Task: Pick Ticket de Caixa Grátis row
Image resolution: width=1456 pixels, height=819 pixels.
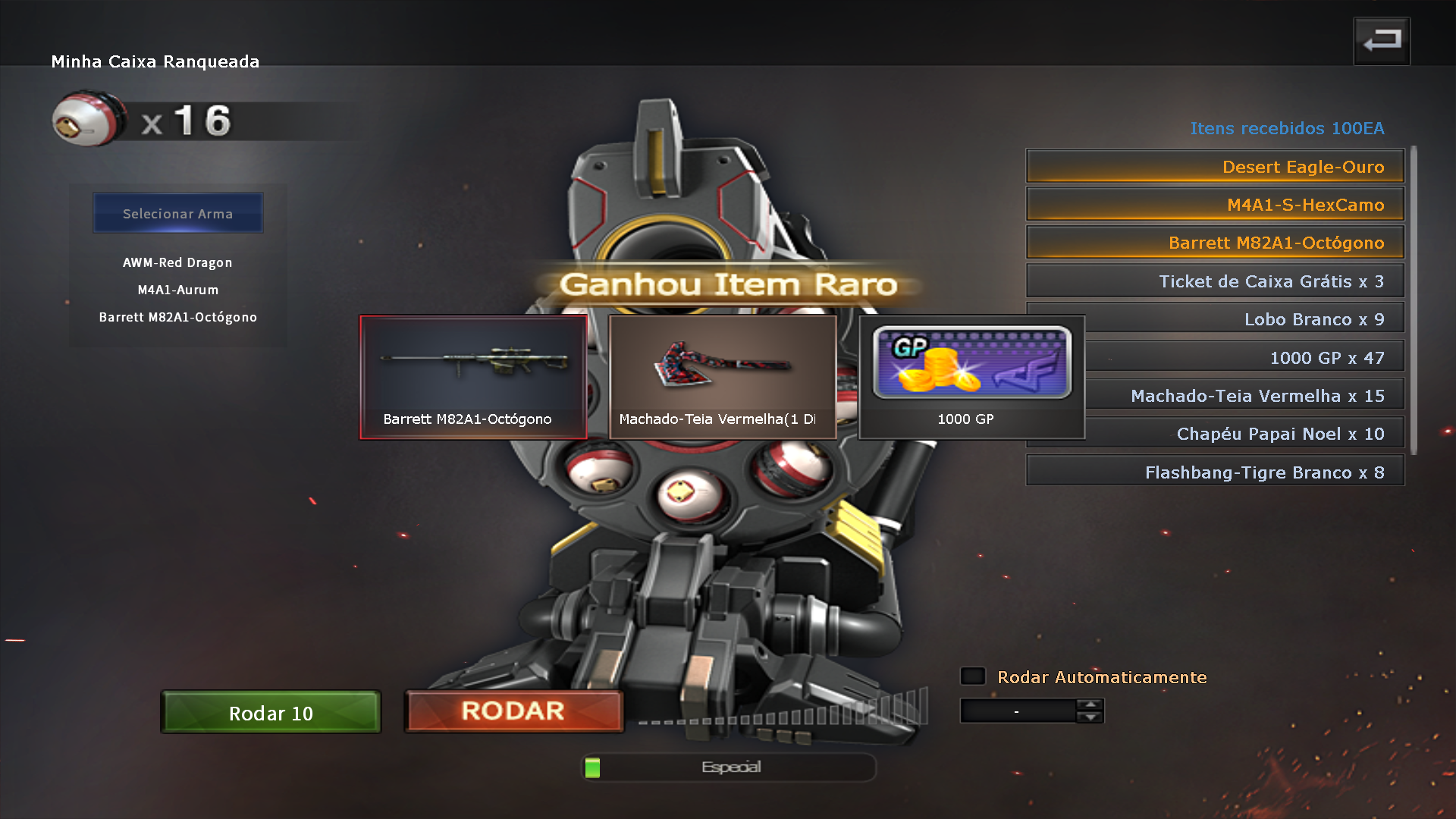Action: (x=1214, y=281)
